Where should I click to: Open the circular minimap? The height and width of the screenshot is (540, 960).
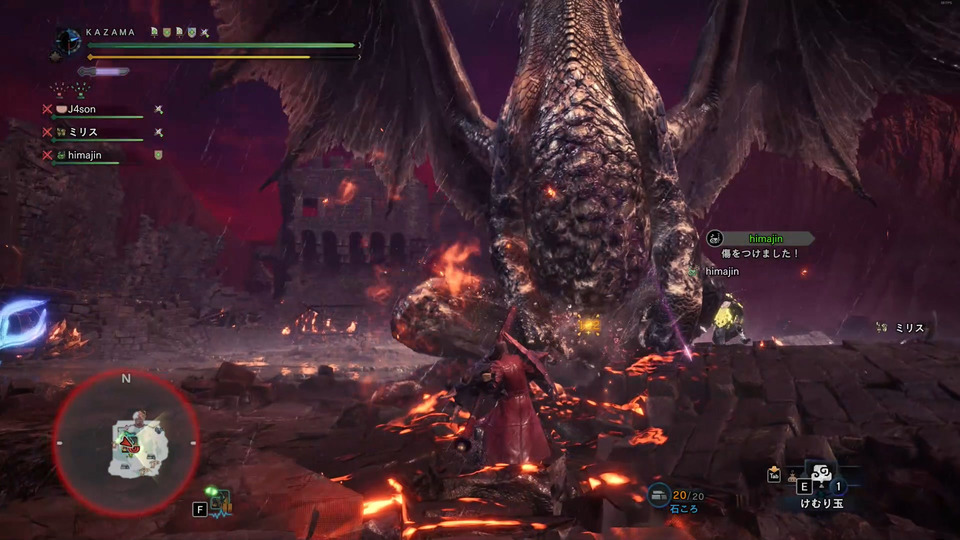pyautogui.click(x=126, y=443)
